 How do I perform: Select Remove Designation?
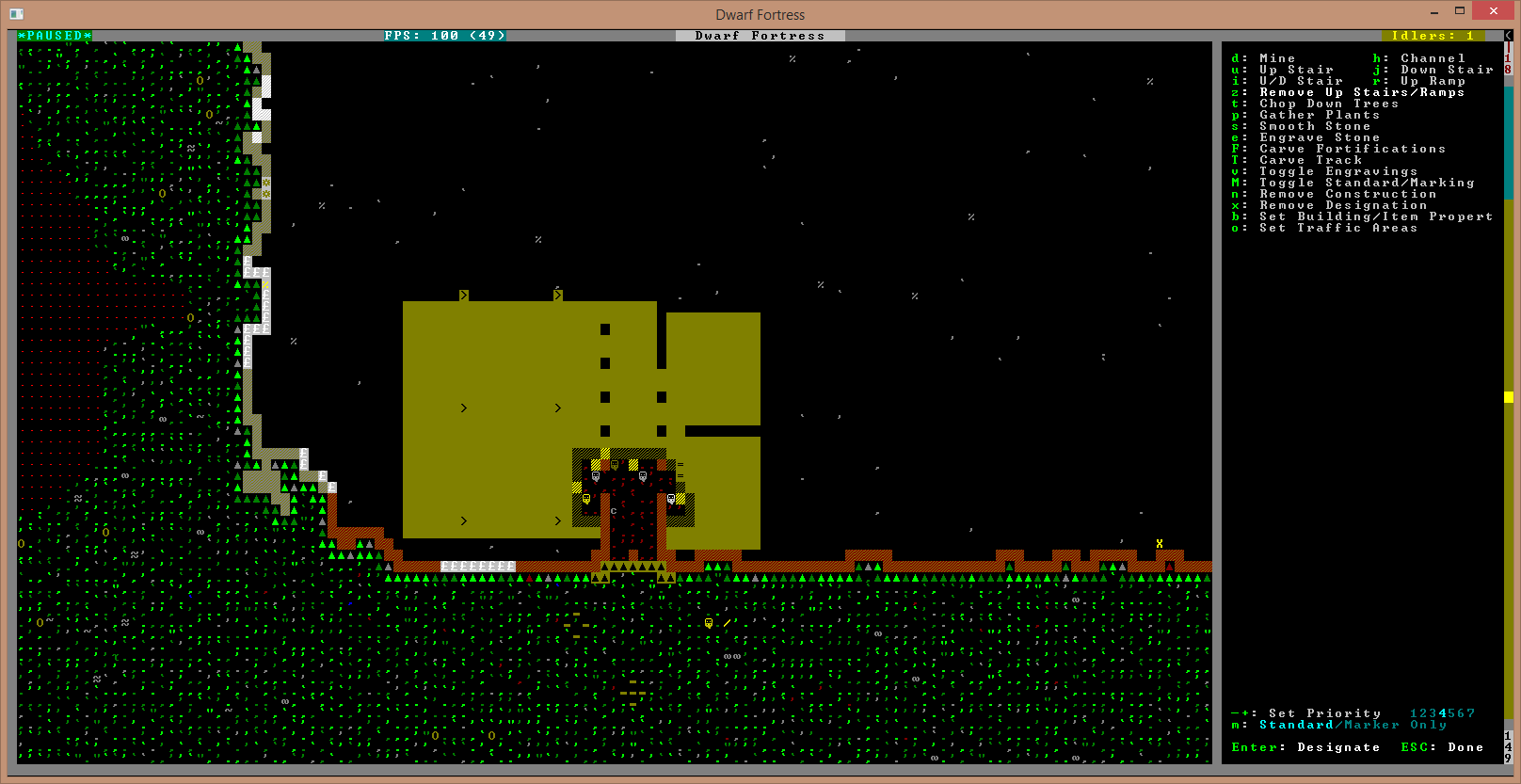point(1343,205)
